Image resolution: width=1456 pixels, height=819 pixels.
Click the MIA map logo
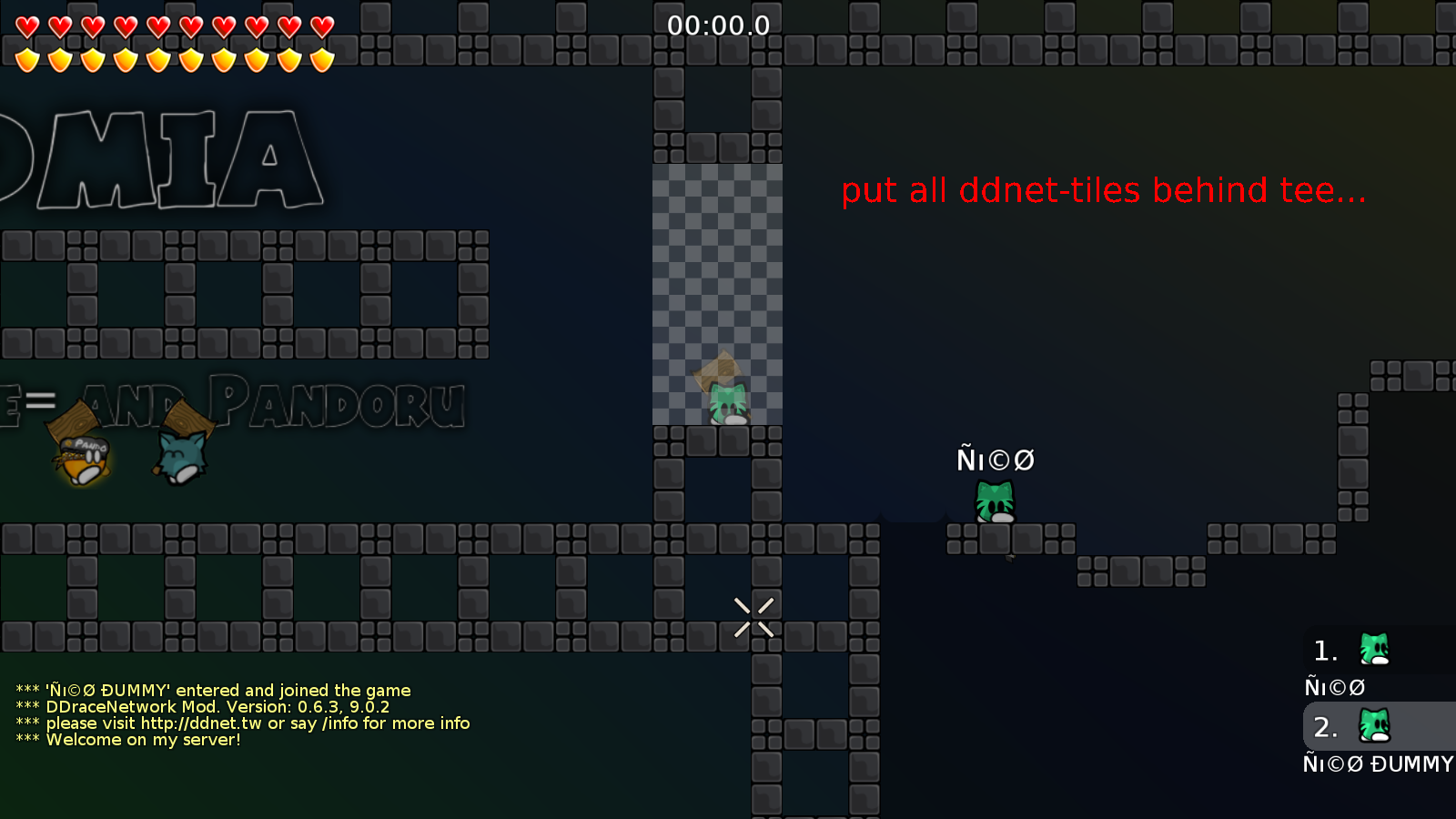coord(159,159)
